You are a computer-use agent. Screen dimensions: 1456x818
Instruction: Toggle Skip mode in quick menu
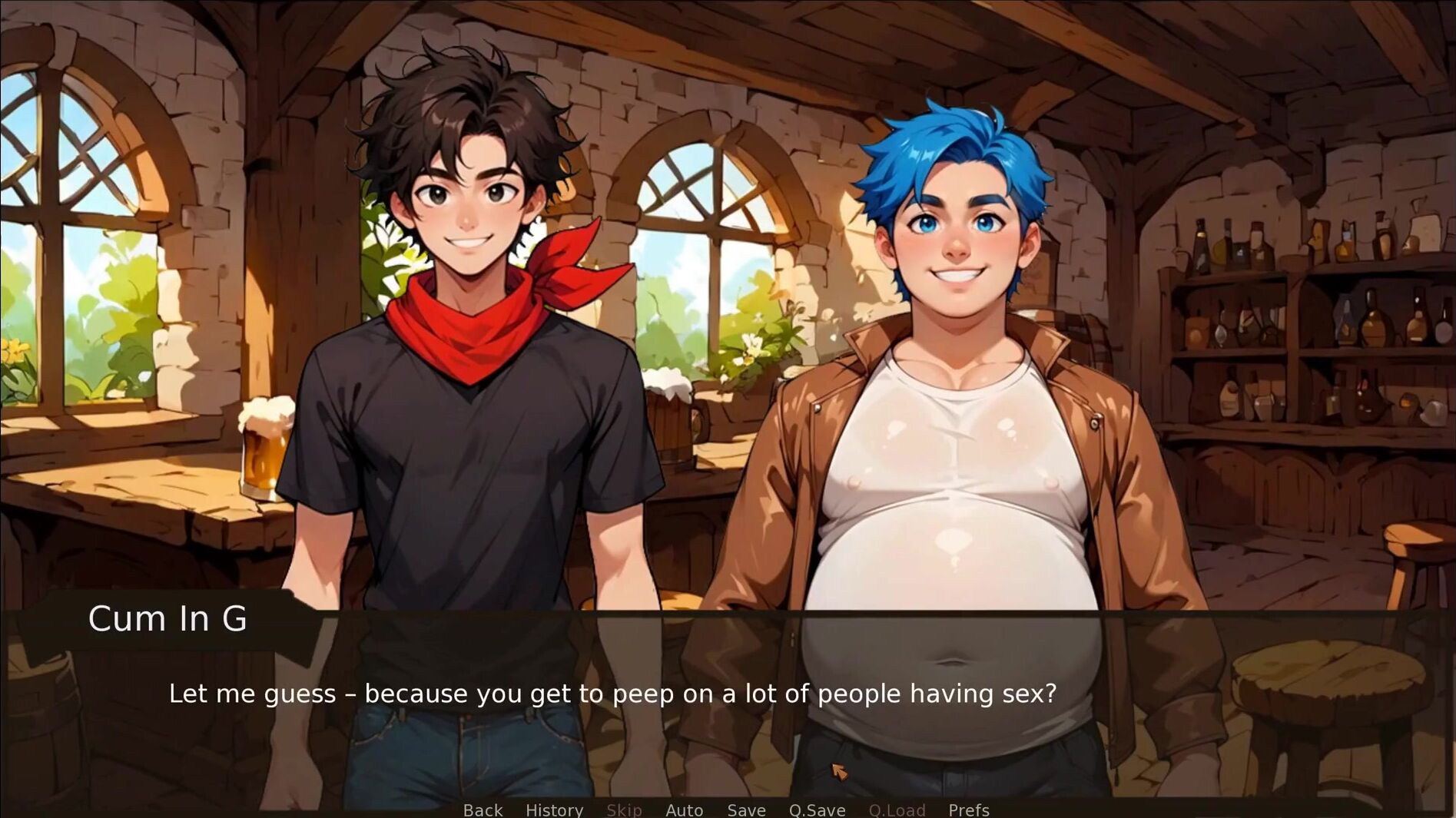coord(624,810)
